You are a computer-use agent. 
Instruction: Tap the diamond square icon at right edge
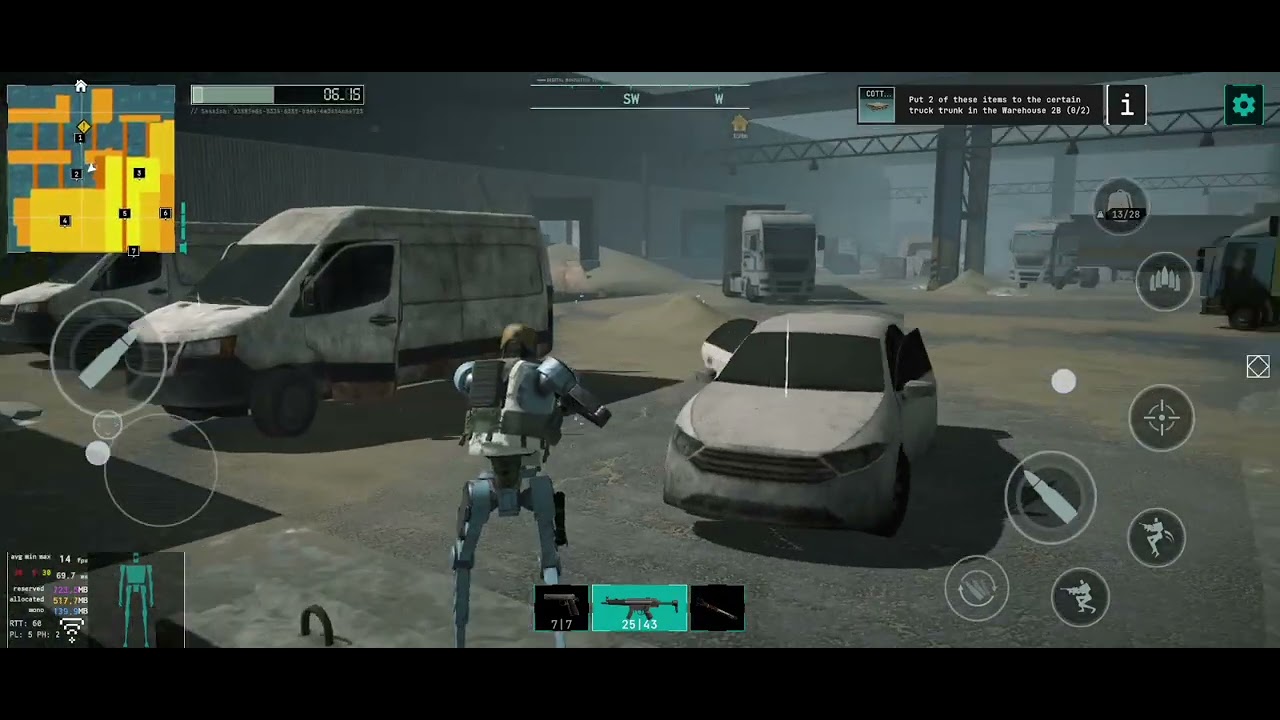tap(1258, 367)
